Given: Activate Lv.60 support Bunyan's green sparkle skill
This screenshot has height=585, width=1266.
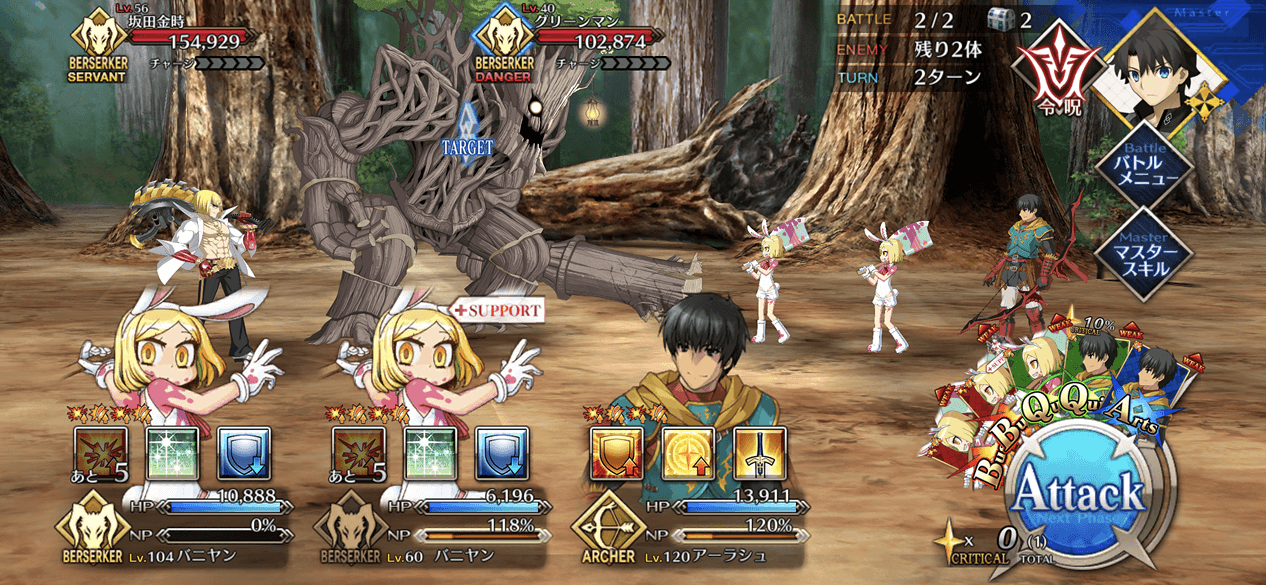Looking at the screenshot, I should [x=430, y=454].
